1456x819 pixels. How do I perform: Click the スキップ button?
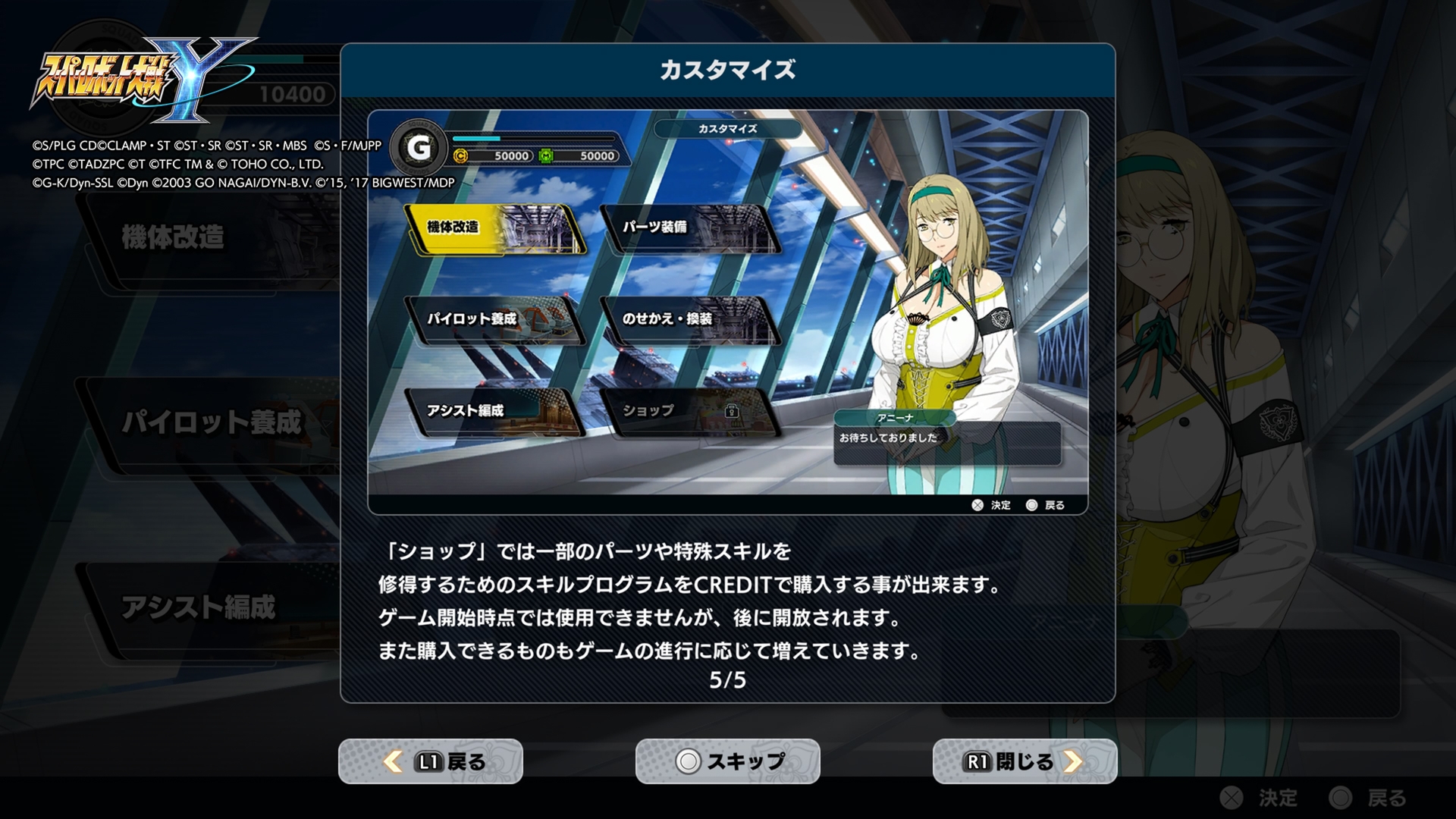click(x=728, y=761)
